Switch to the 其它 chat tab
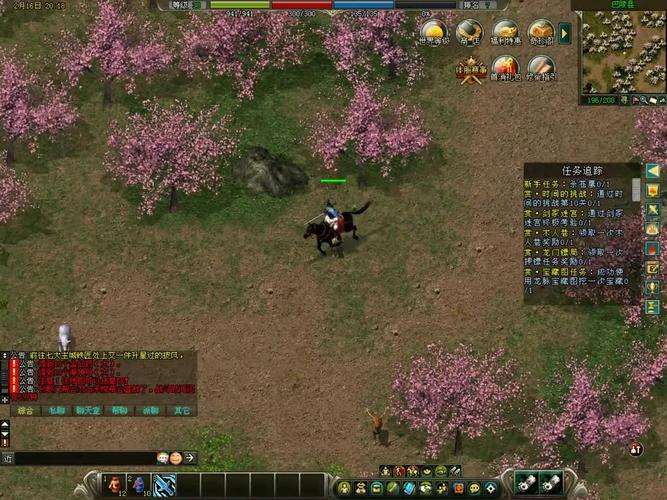Viewport: 667px width, 500px height. 181,410
